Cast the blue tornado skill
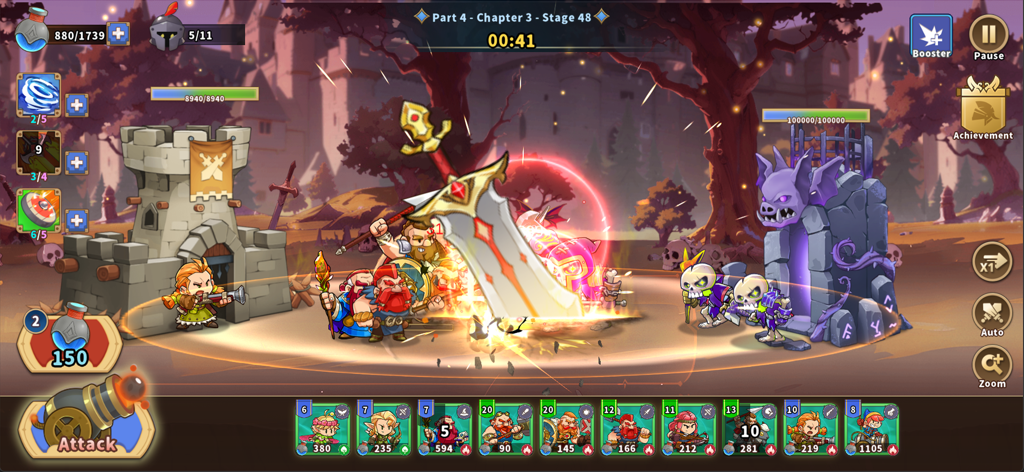 pos(38,95)
